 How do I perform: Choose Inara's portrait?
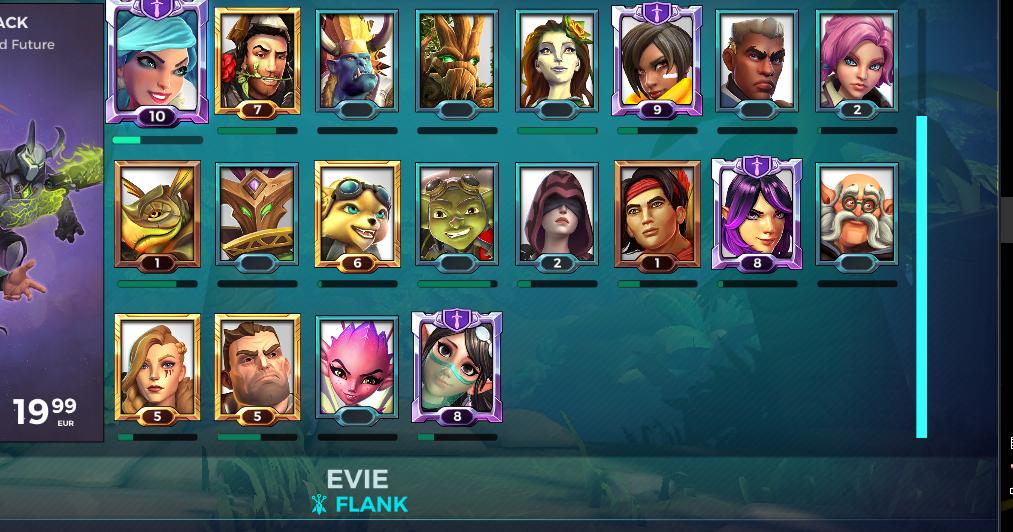(x=557, y=60)
